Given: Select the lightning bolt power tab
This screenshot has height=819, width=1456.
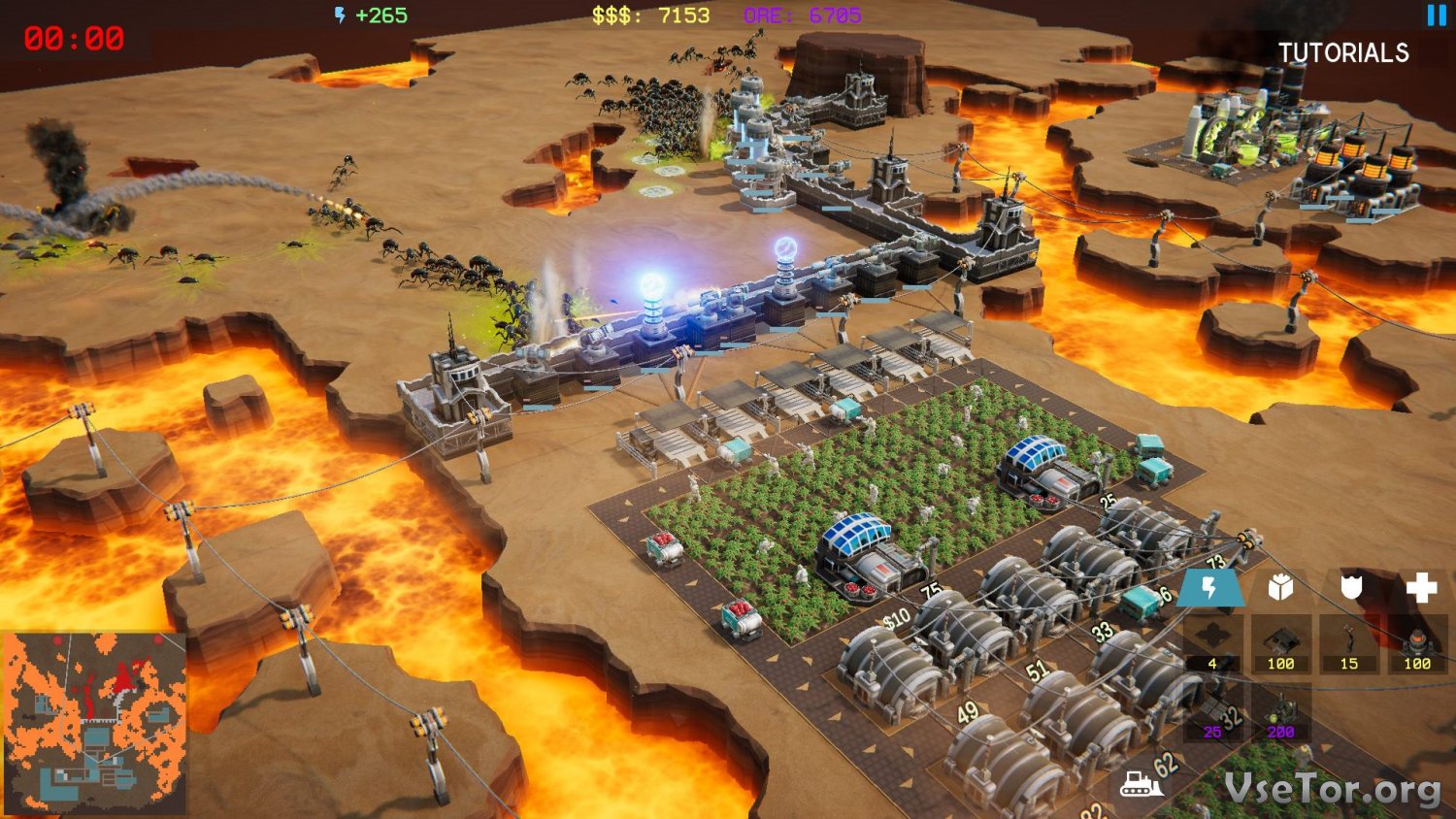Looking at the screenshot, I should [1210, 587].
